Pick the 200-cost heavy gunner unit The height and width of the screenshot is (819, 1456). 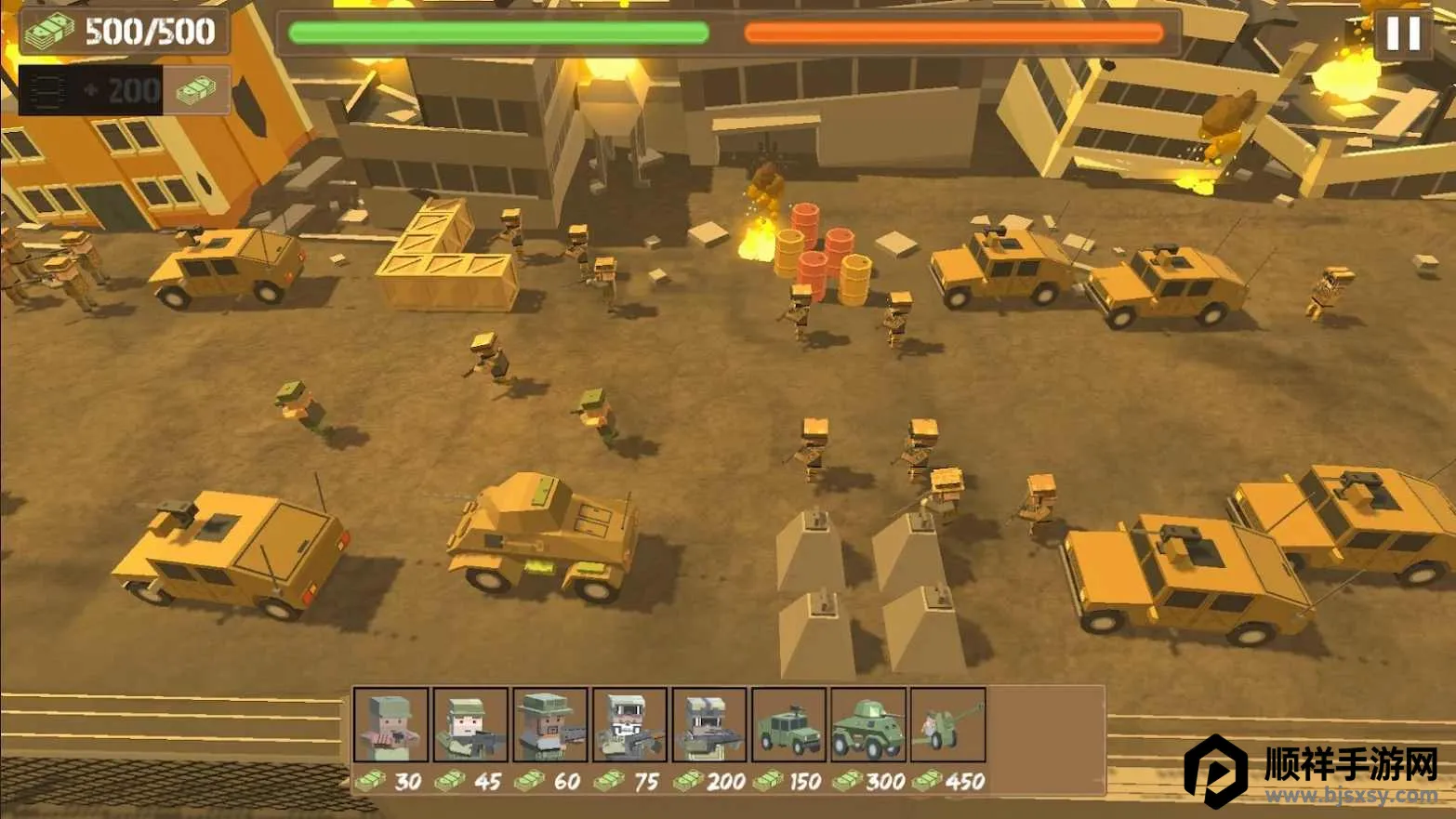click(709, 725)
